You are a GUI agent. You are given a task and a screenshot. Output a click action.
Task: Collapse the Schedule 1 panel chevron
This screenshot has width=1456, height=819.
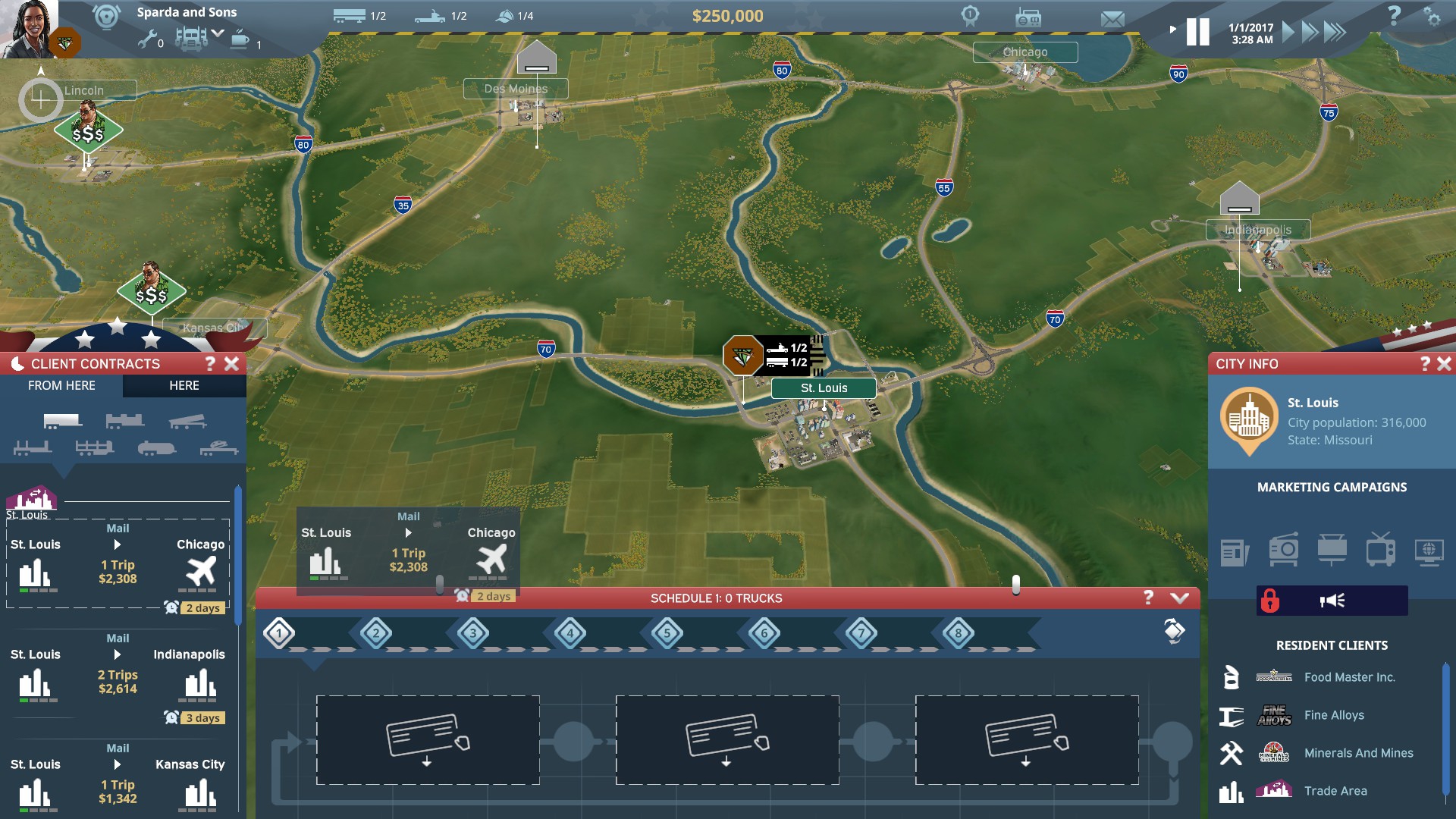point(1178,598)
